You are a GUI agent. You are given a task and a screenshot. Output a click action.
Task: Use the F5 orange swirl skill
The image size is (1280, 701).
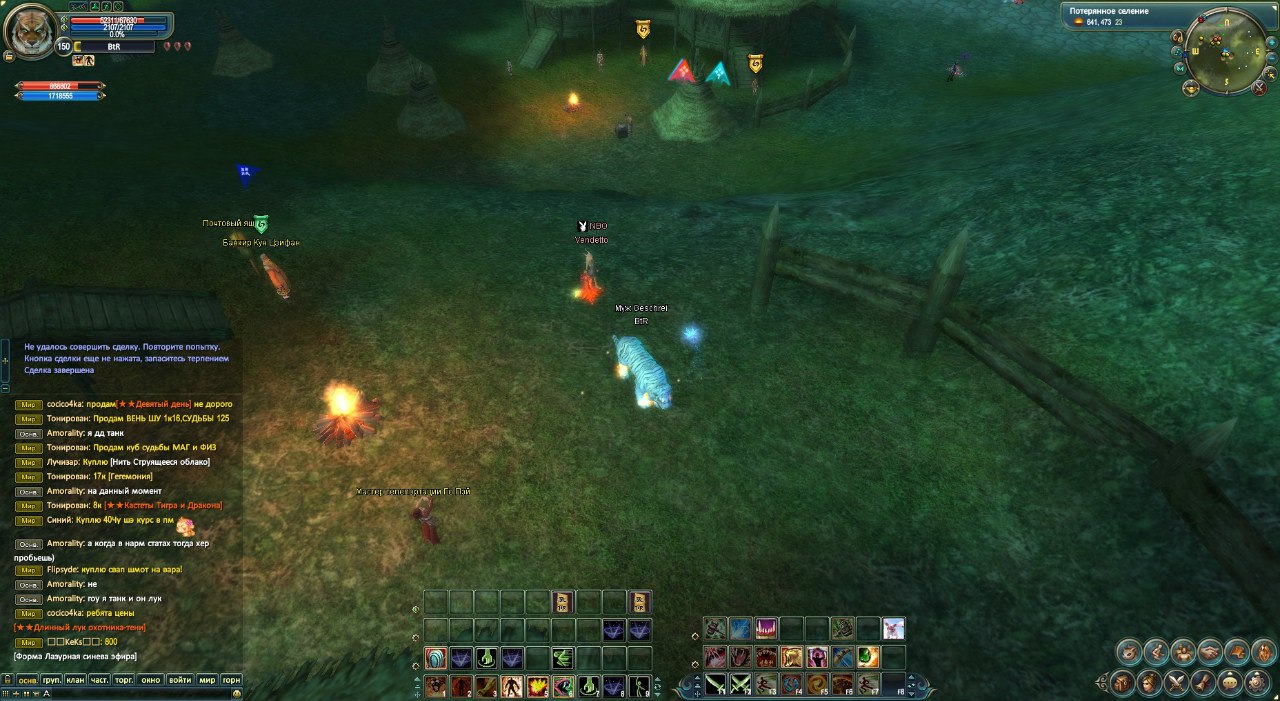818,685
